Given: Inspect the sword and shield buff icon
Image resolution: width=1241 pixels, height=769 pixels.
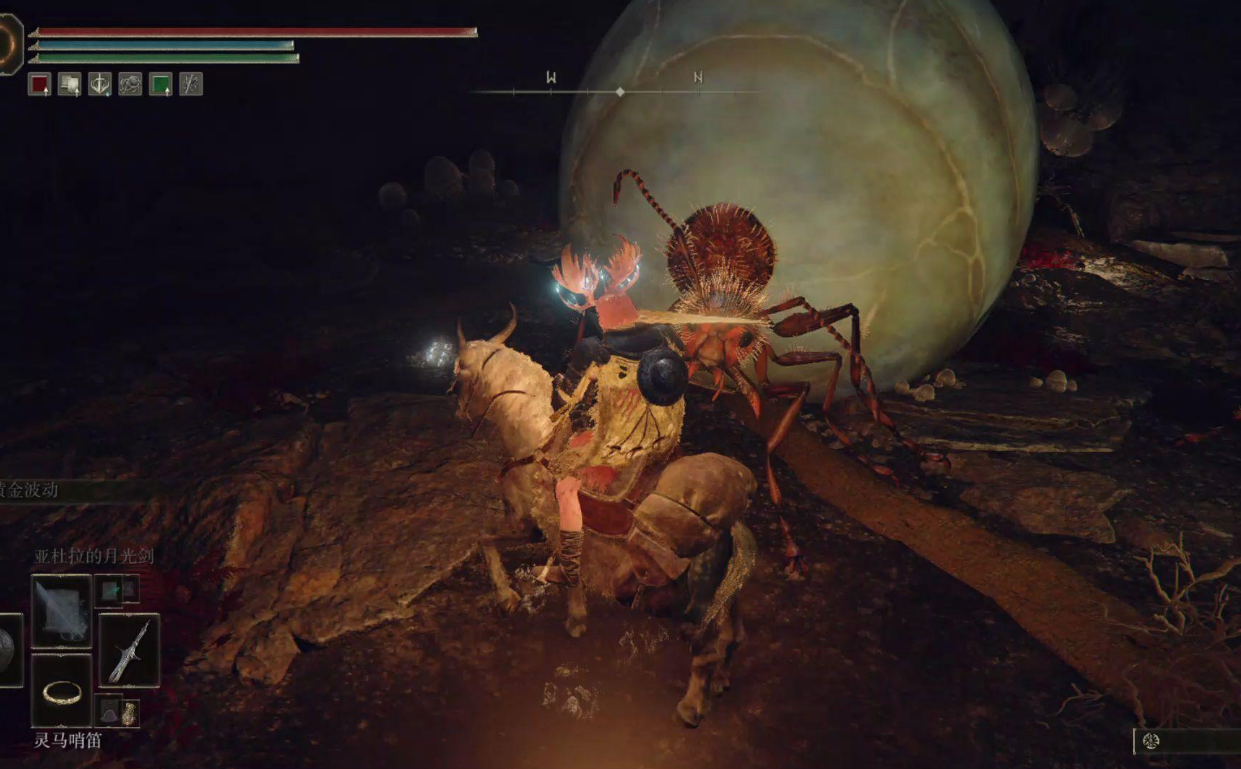Looking at the screenshot, I should point(99,84).
